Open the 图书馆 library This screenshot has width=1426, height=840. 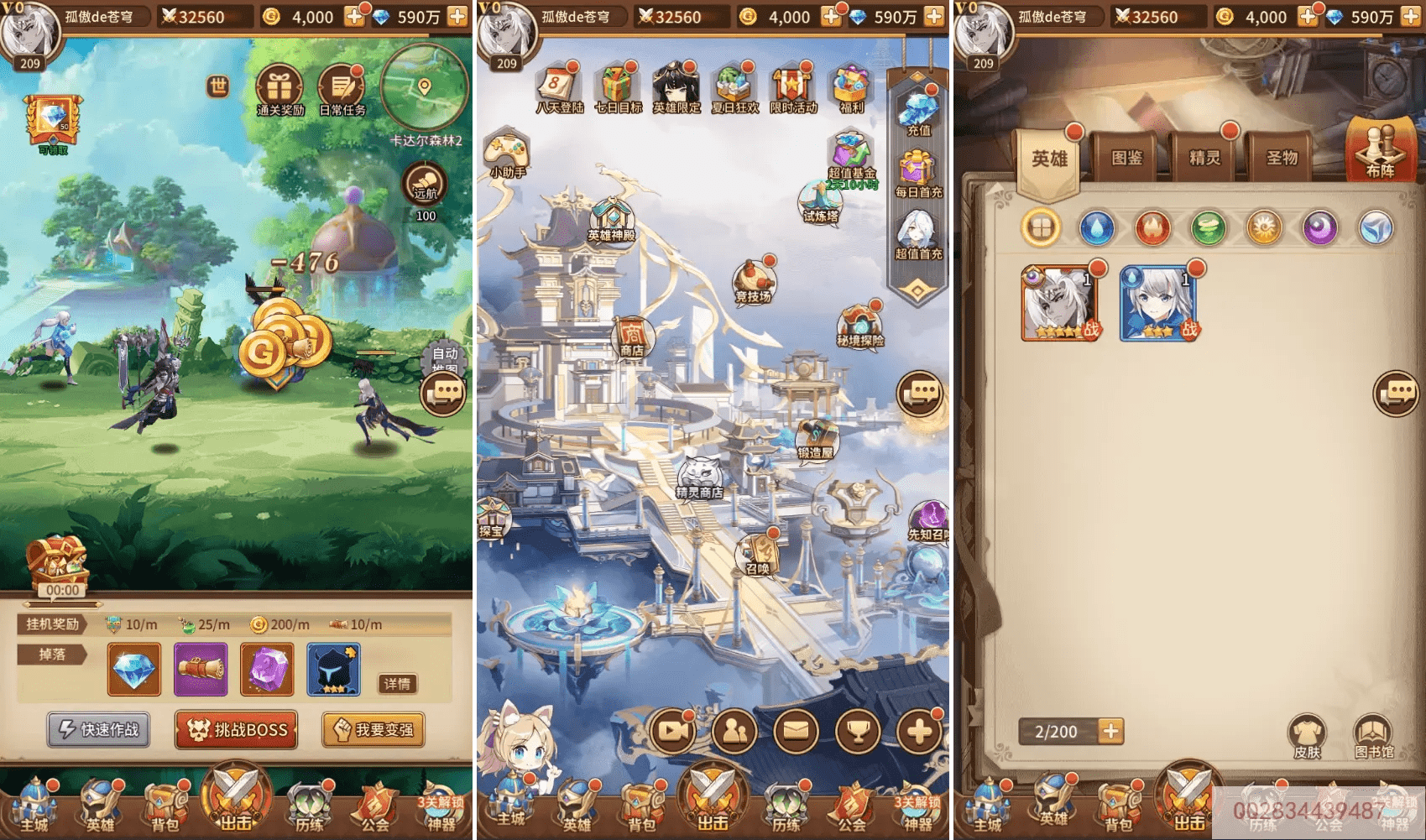[1373, 736]
